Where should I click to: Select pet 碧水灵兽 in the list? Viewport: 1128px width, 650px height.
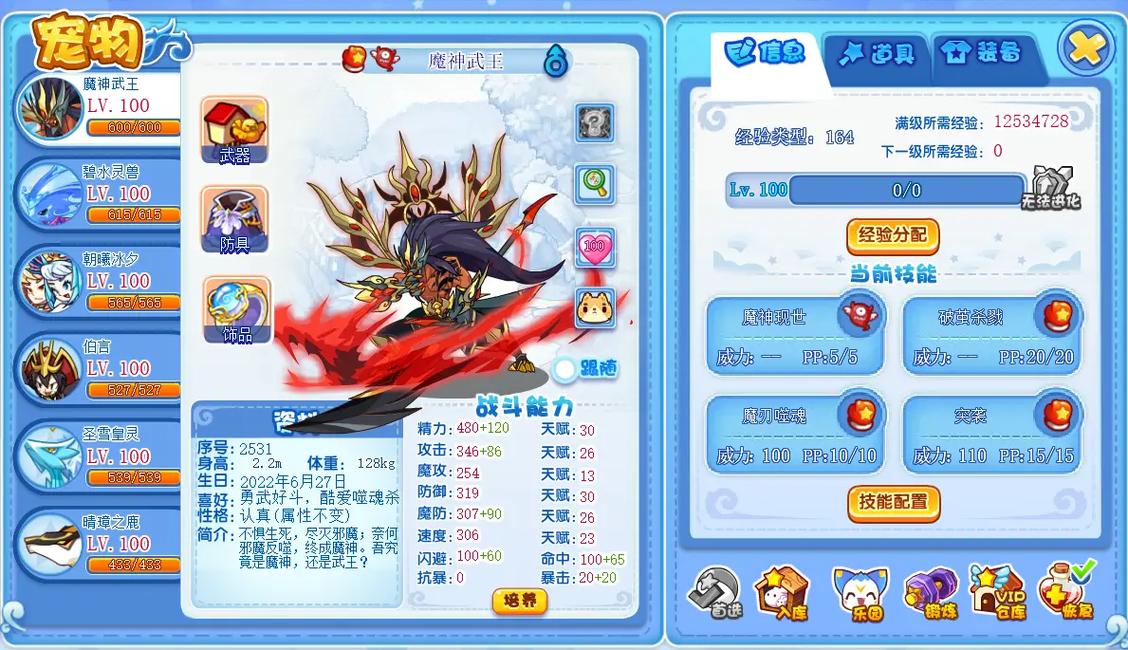98,193
